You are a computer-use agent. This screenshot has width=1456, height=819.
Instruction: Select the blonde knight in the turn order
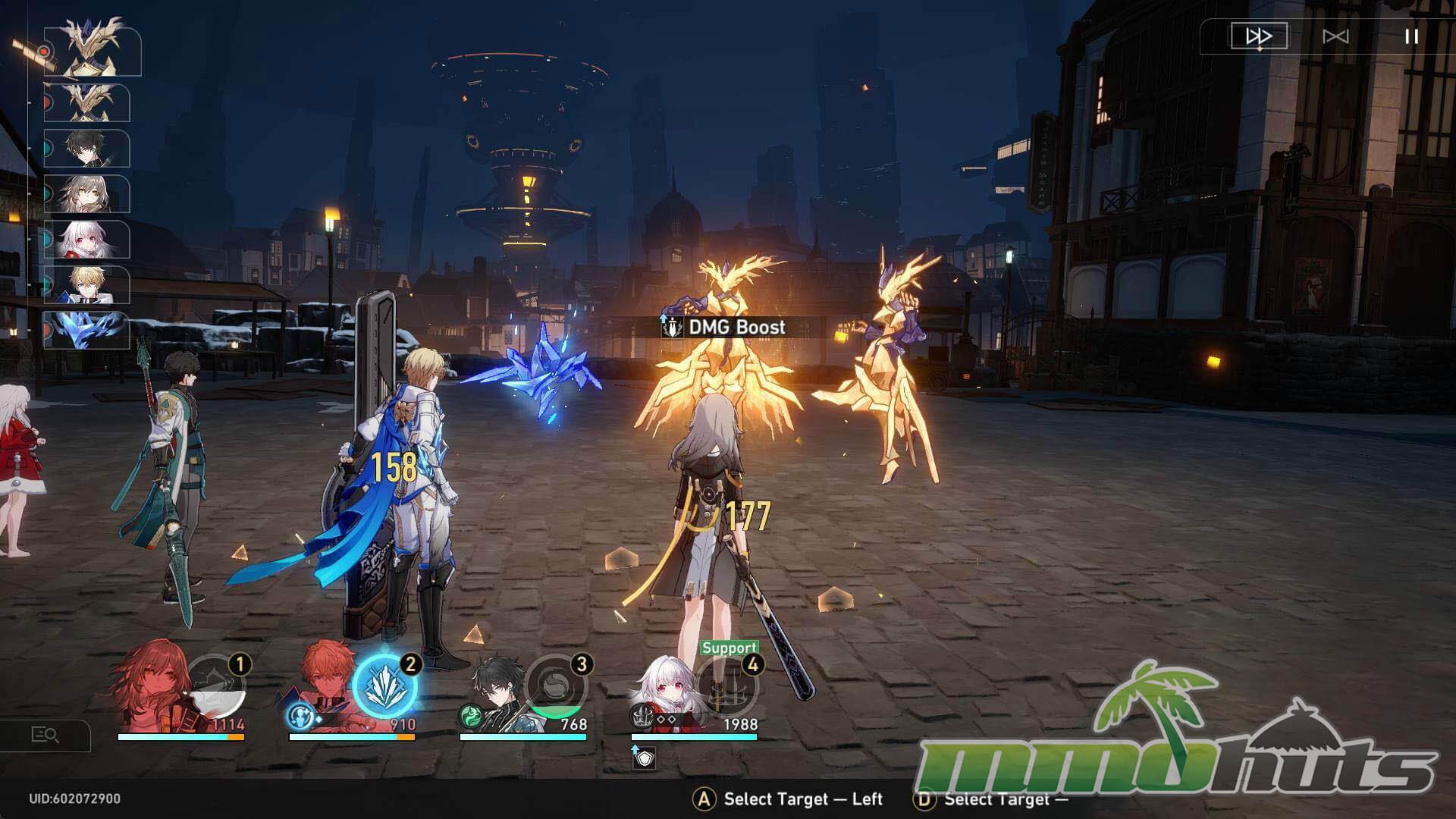tap(87, 285)
